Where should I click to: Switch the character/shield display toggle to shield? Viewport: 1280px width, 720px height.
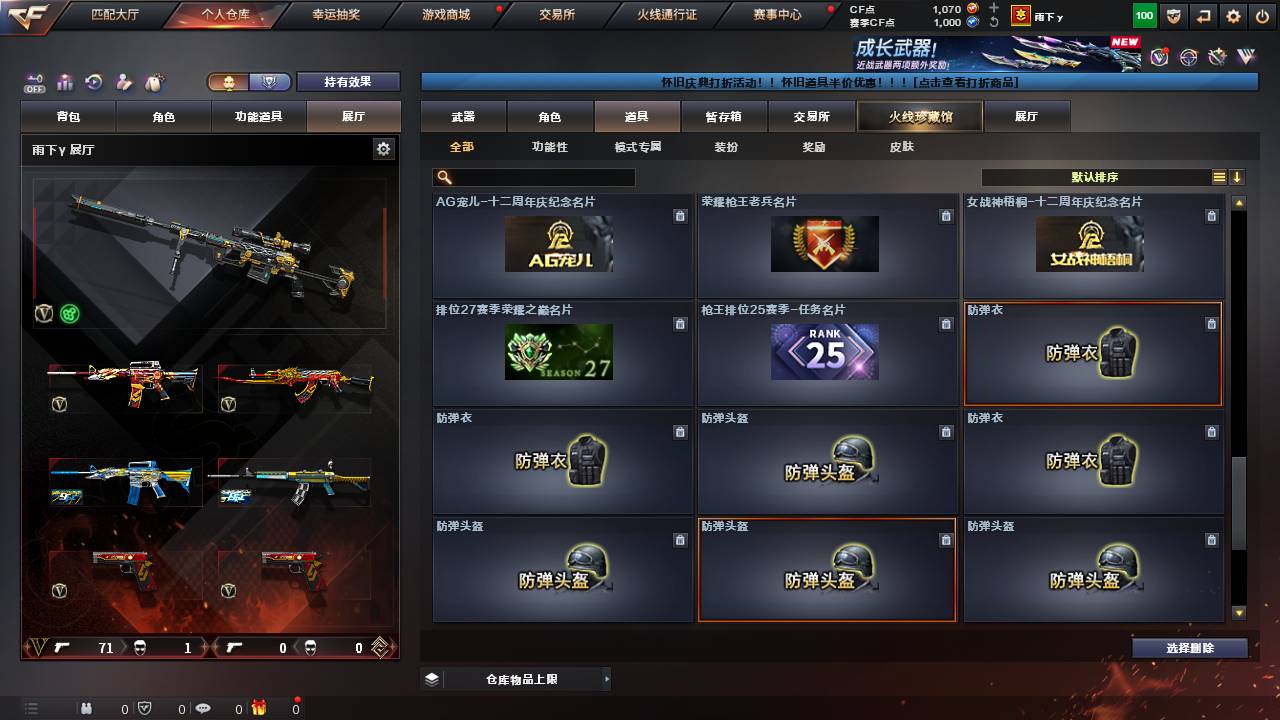[269, 82]
